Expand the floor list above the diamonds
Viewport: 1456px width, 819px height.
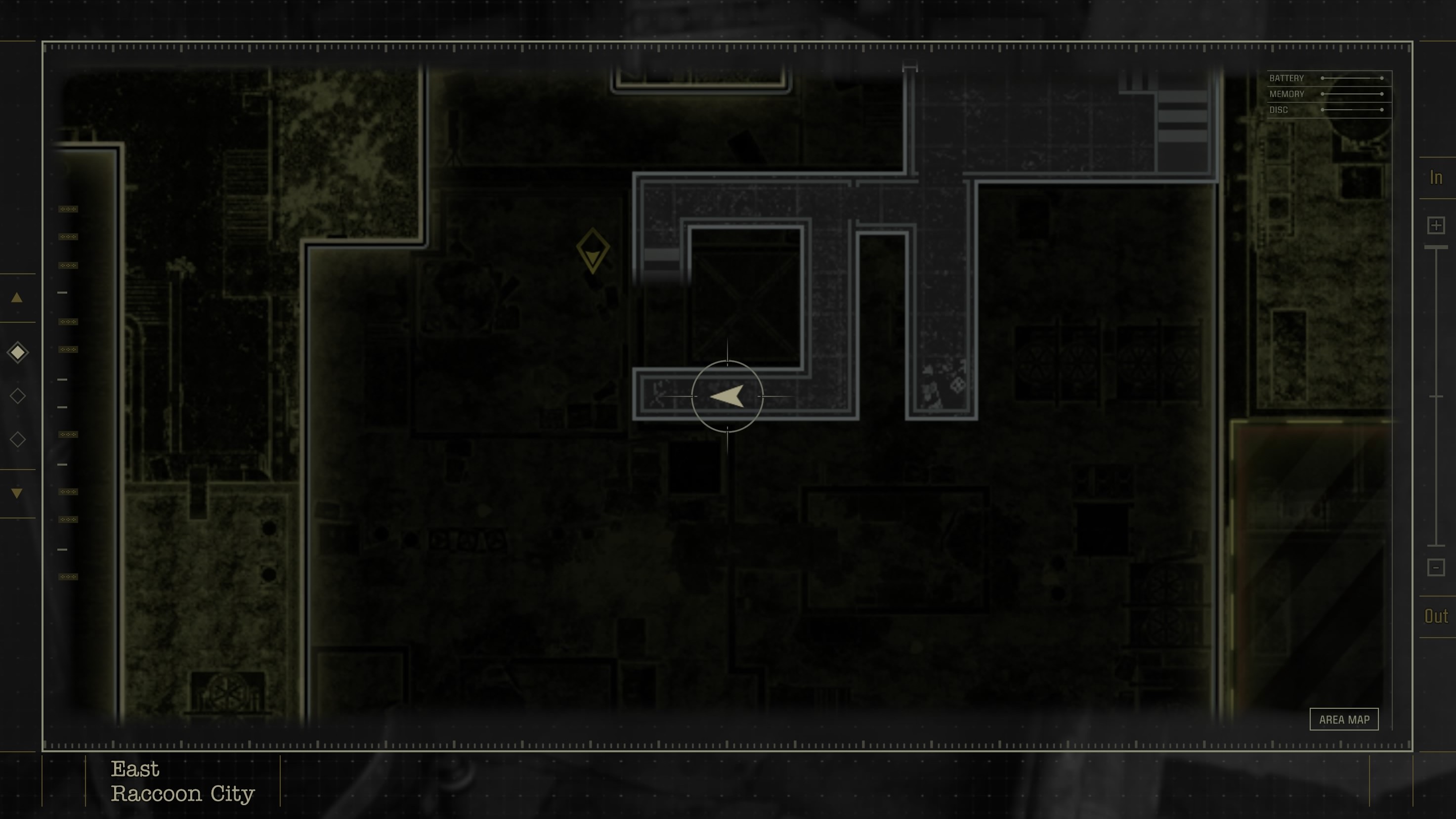(16, 298)
